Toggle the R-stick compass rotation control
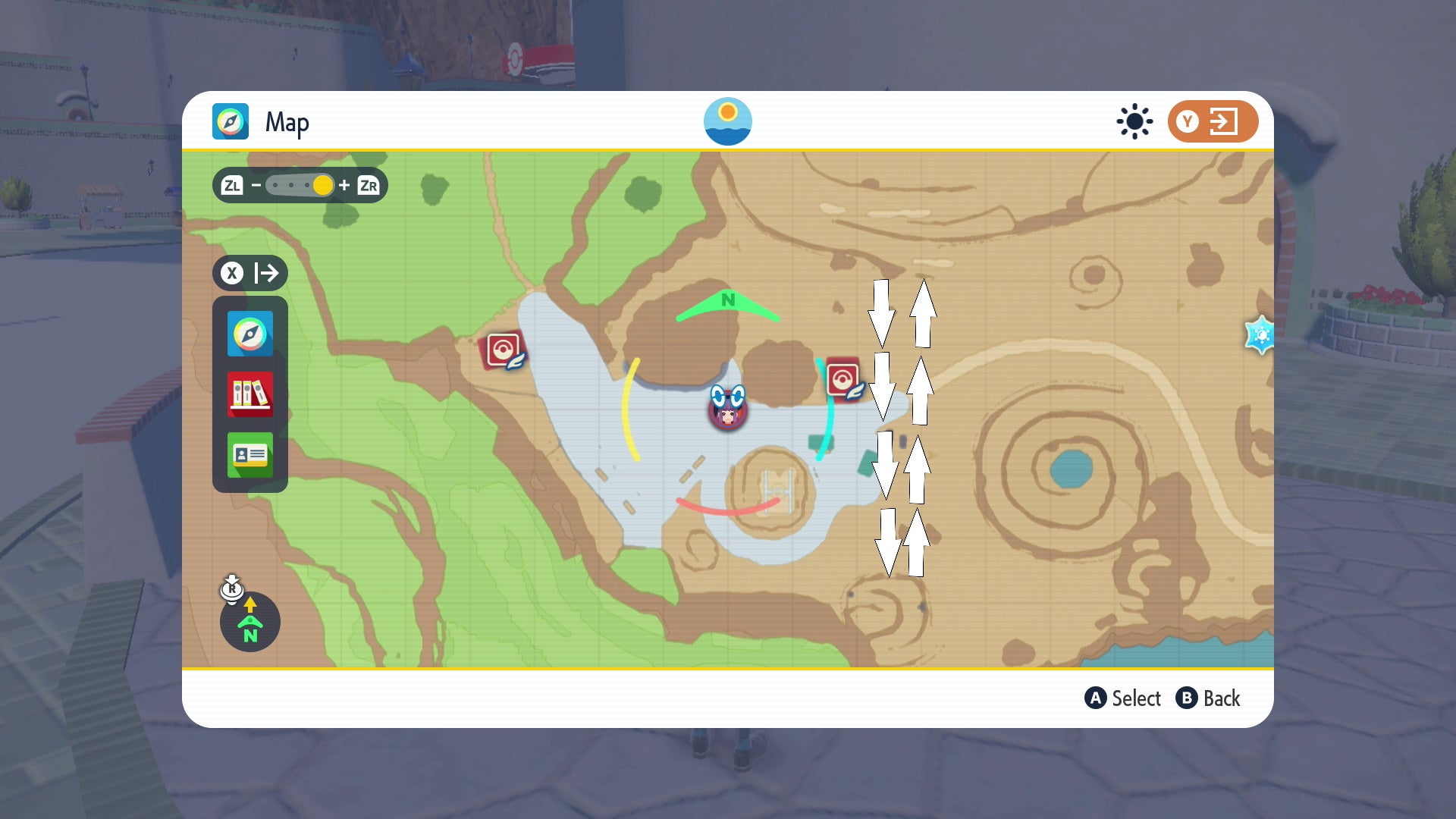Image resolution: width=1456 pixels, height=819 pixels. click(231, 590)
